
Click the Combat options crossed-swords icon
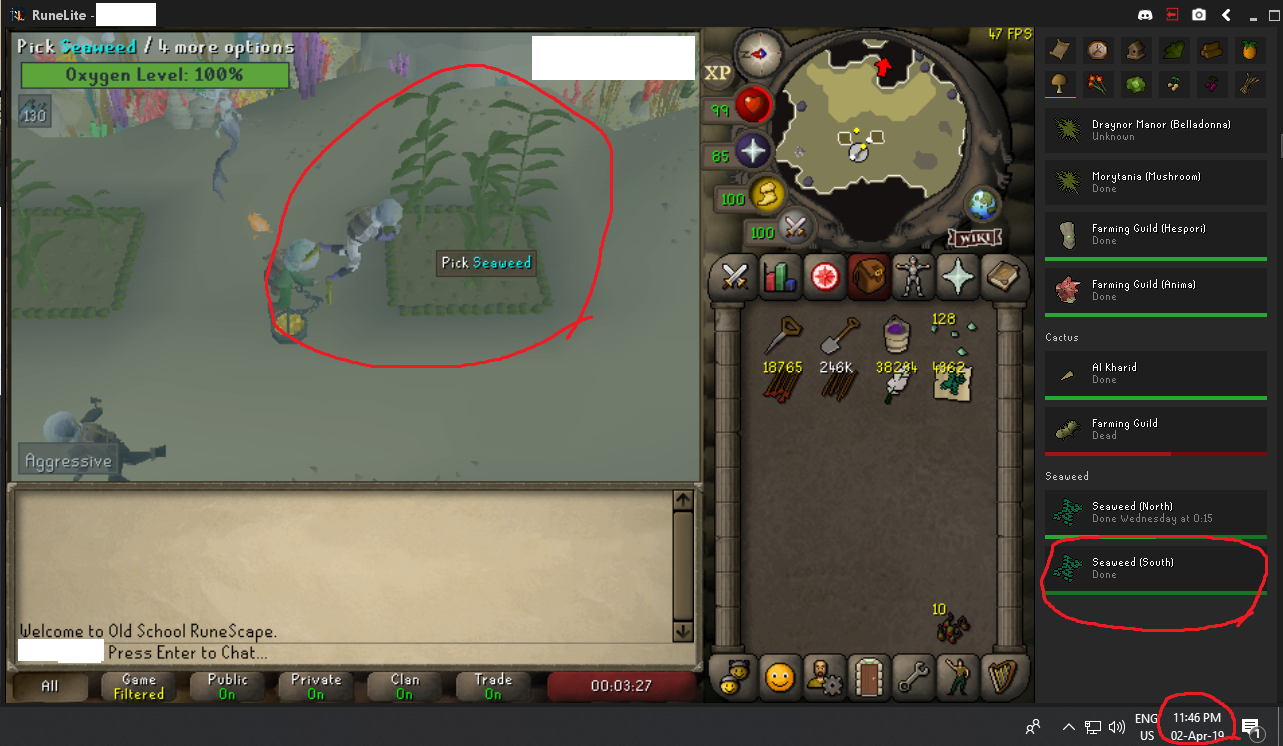(731, 278)
